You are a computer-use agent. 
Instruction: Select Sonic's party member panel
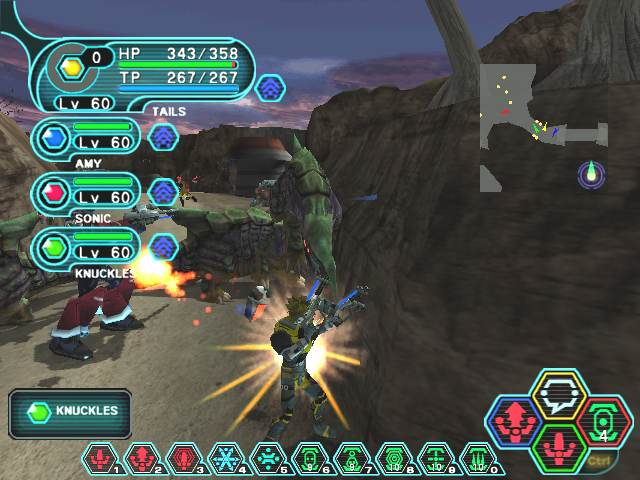(x=85, y=192)
